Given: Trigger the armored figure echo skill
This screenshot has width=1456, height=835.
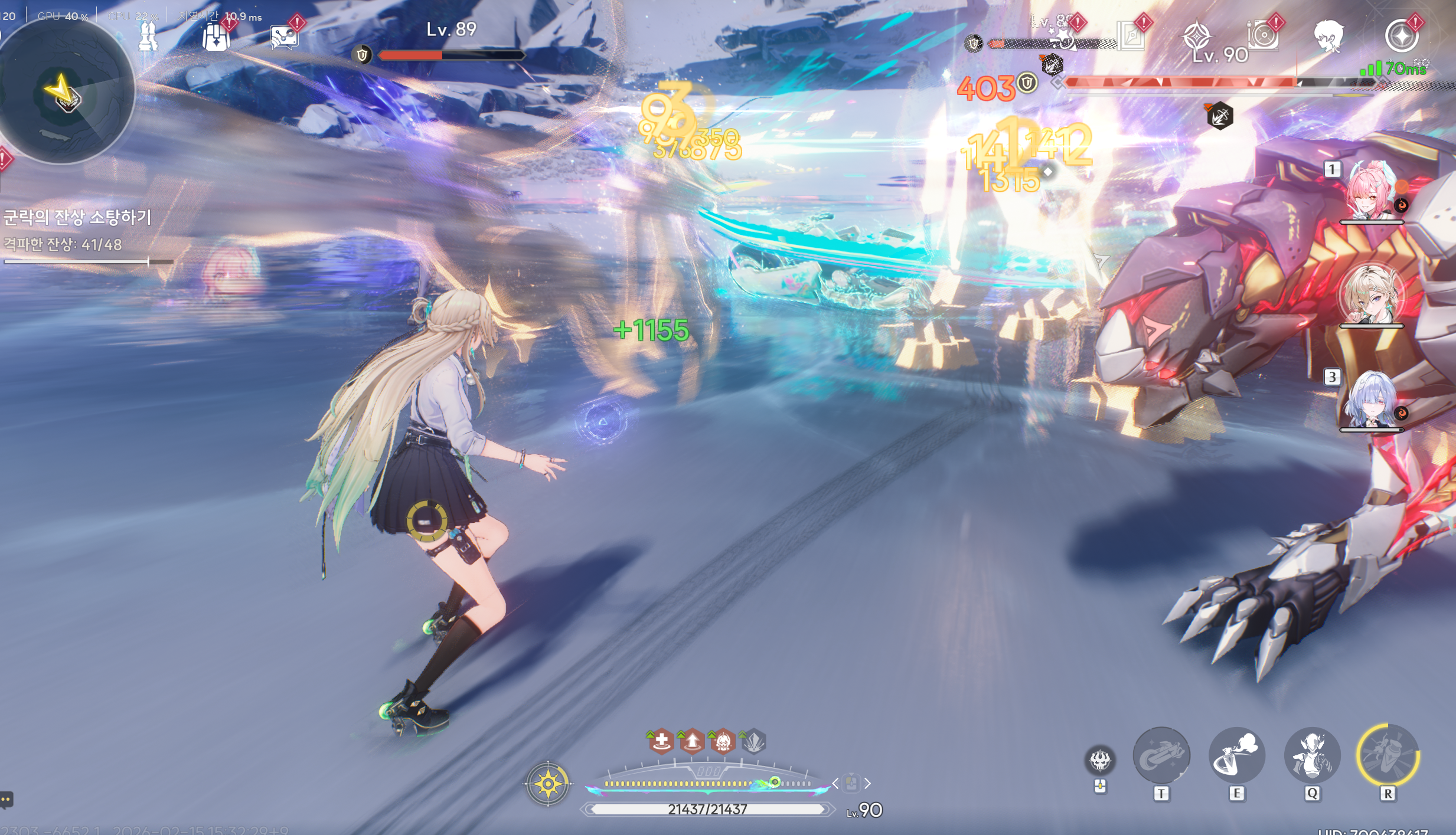Looking at the screenshot, I should click(1312, 755).
